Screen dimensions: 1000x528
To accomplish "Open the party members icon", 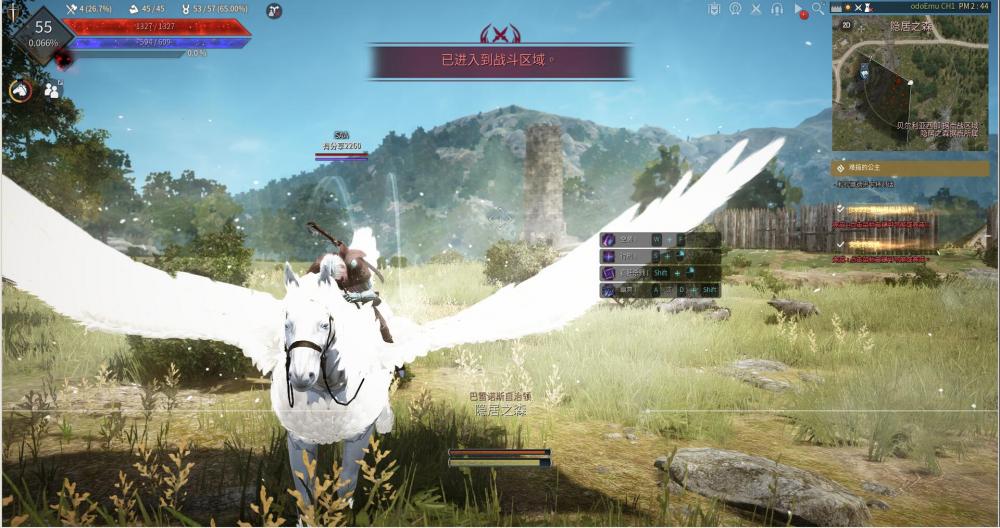I will (52, 90).
